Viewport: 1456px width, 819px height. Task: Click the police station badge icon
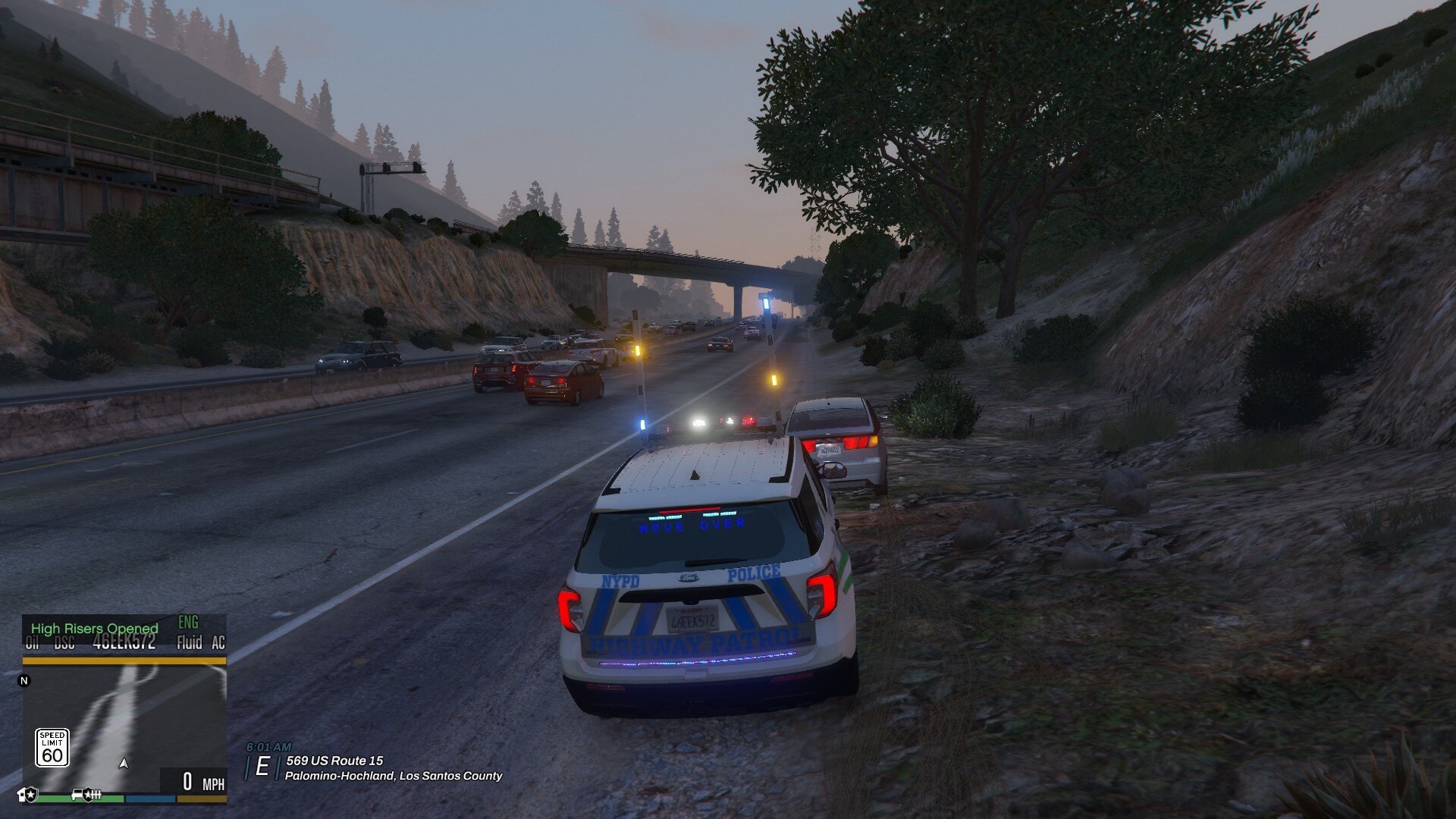(x=27, y=795)
